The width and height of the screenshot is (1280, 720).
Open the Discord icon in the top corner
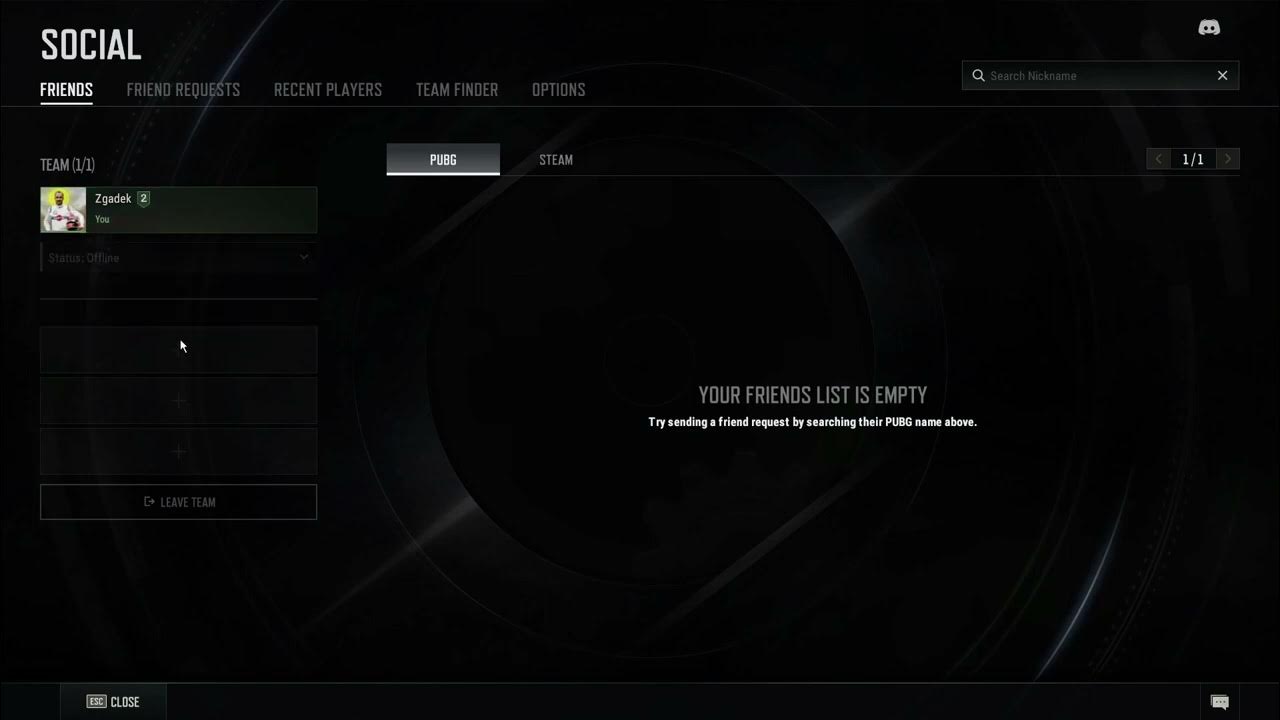click(1209, 27)
